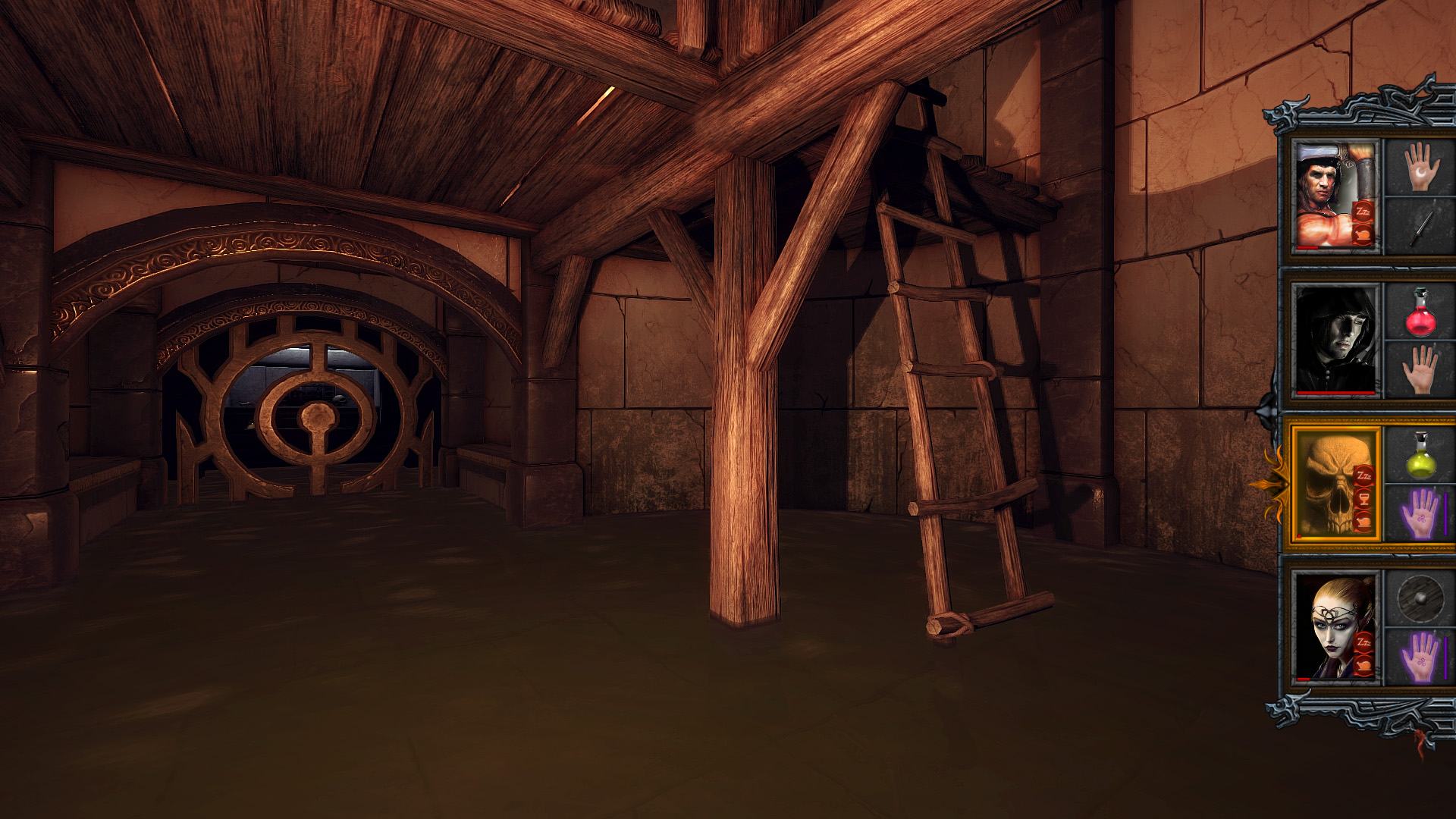This screenshot has height=819, width=1456.
Task: Use the skull character's green potion
Action: pyautogui.click(x=1416, y=455)
